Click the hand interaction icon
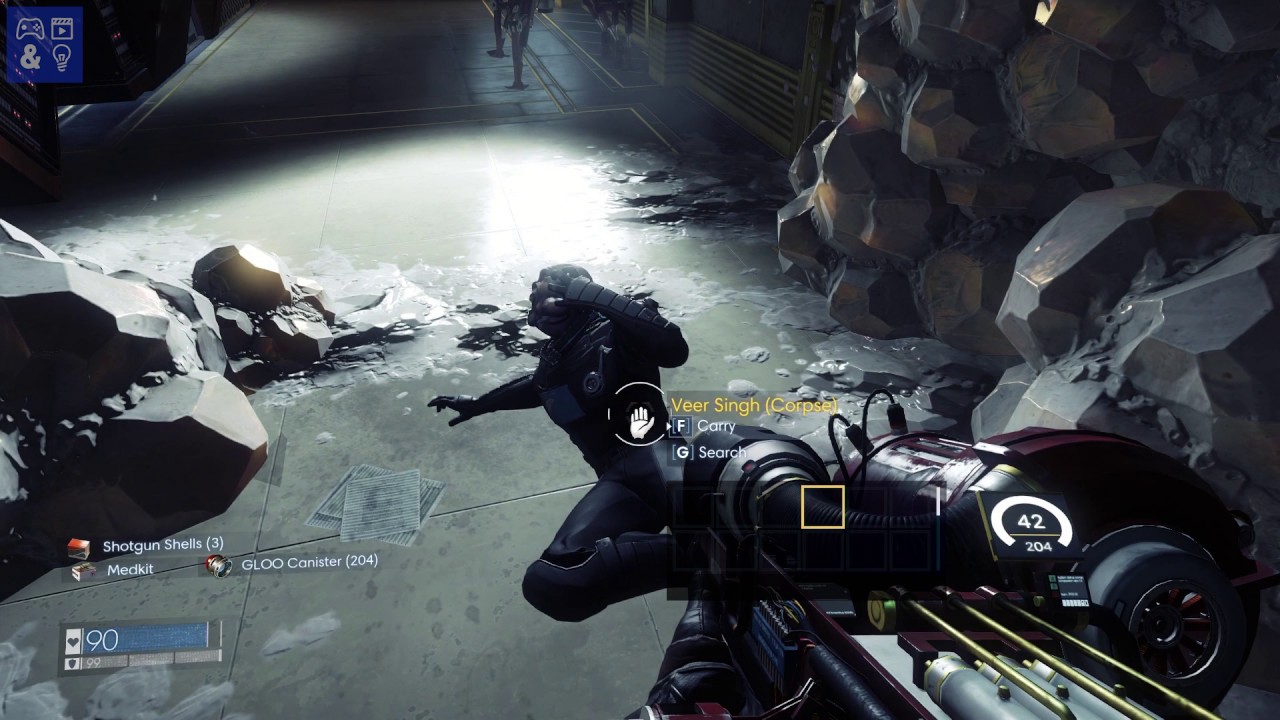 point(639,420)
